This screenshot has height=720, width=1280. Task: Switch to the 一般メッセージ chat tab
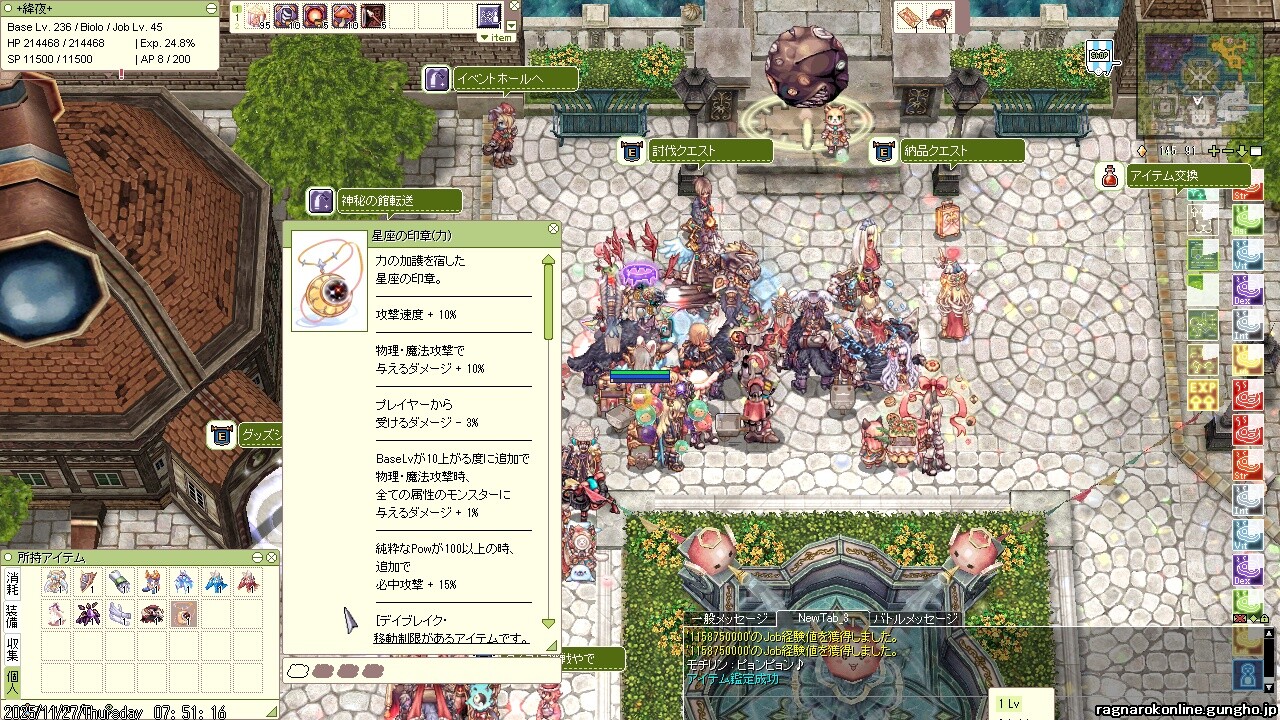coord(727,619)
